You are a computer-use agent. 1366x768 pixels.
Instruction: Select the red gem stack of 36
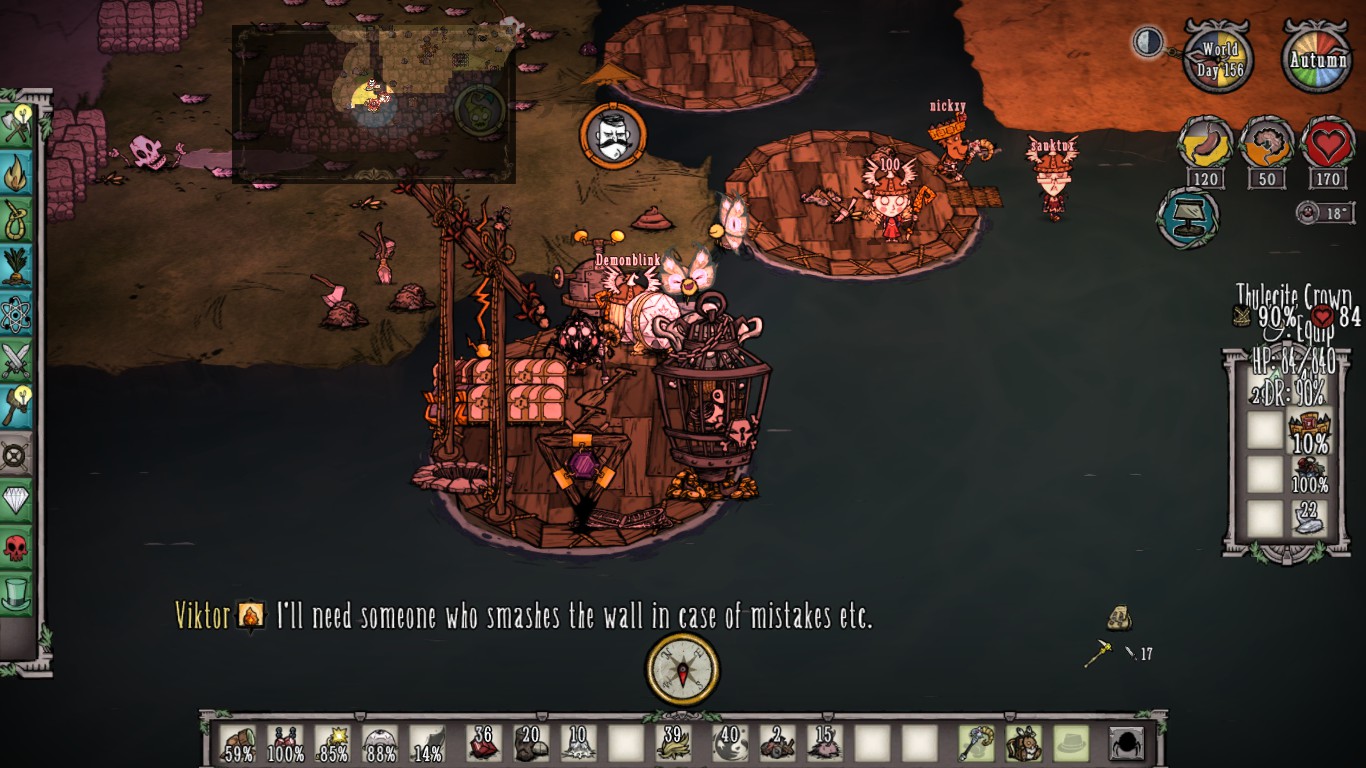(484, 744)
